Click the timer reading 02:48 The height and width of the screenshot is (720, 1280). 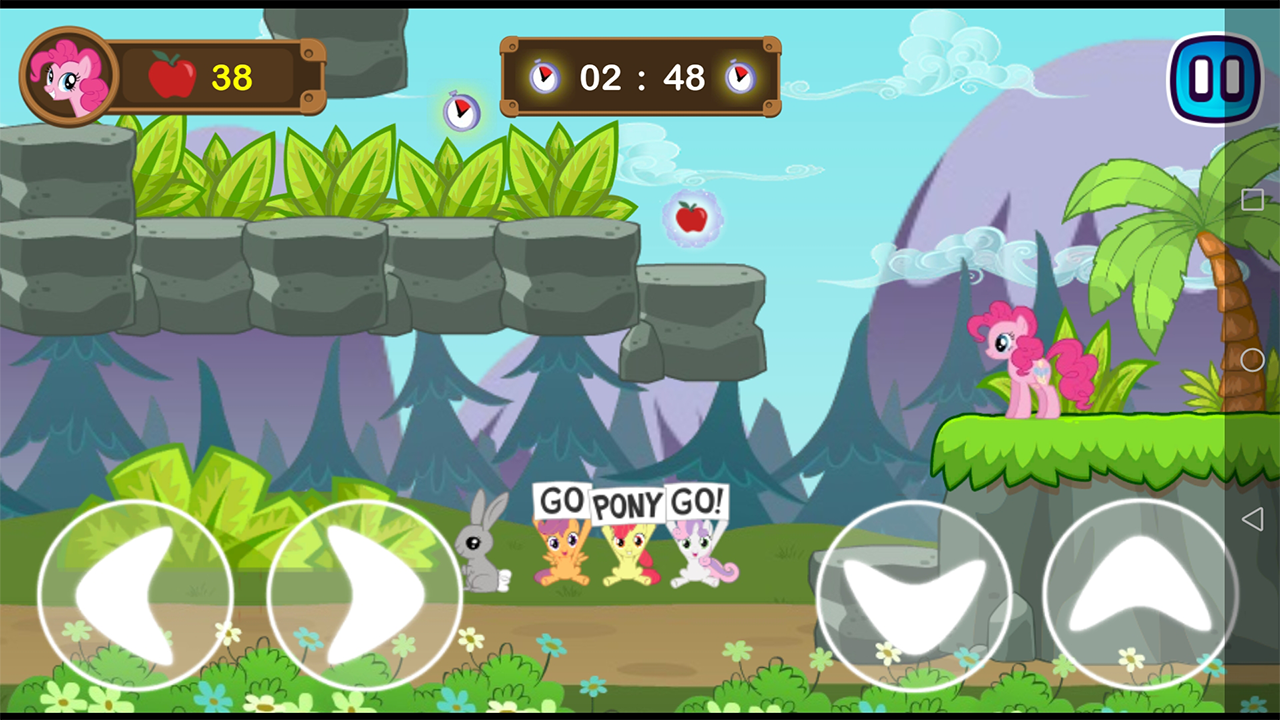(x=643, y=77)
